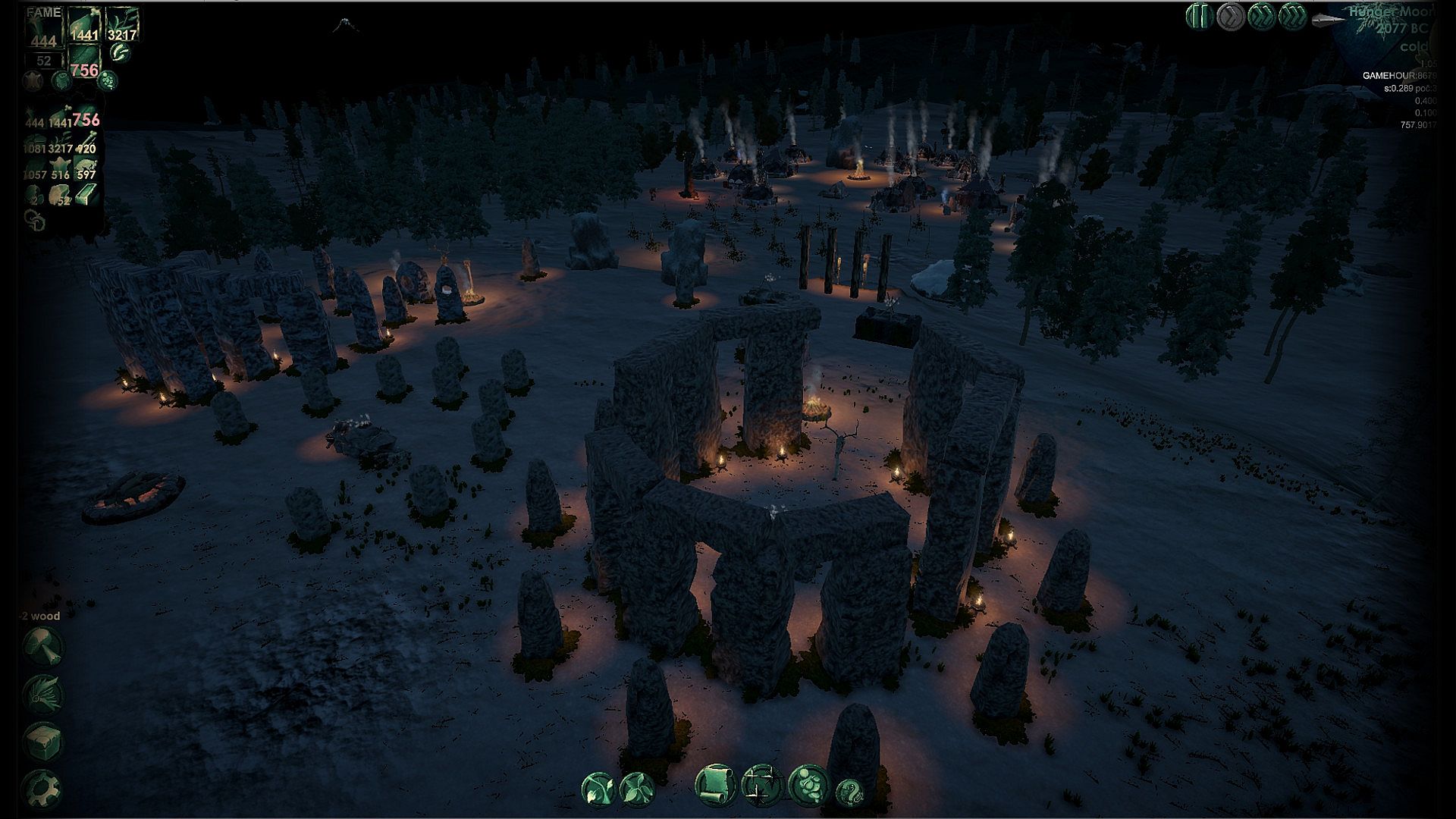
Task: Click the round swirl icon below herbs
Action: [119, 52]
